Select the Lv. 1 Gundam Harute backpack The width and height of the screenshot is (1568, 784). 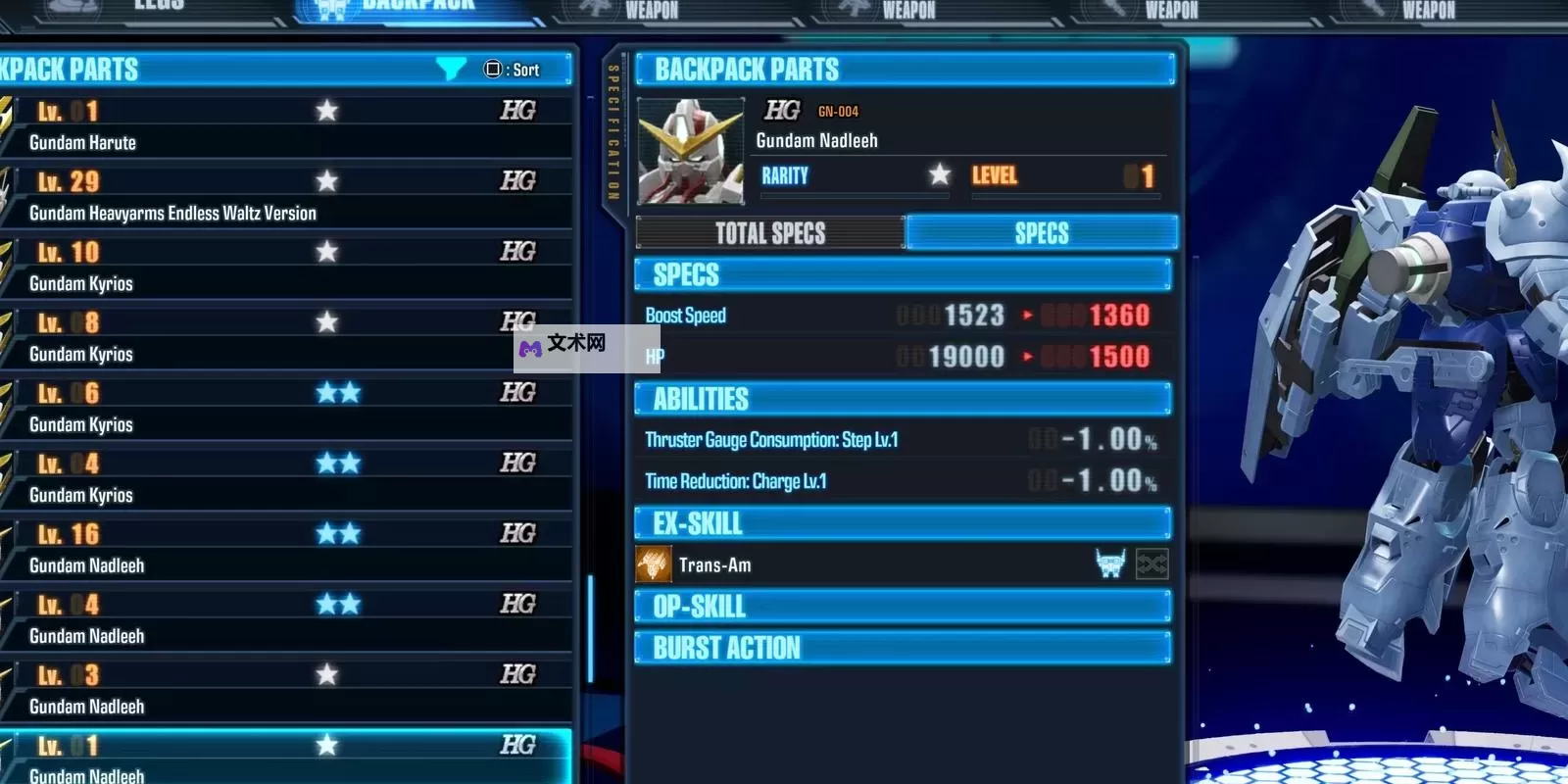pos(284,125)
